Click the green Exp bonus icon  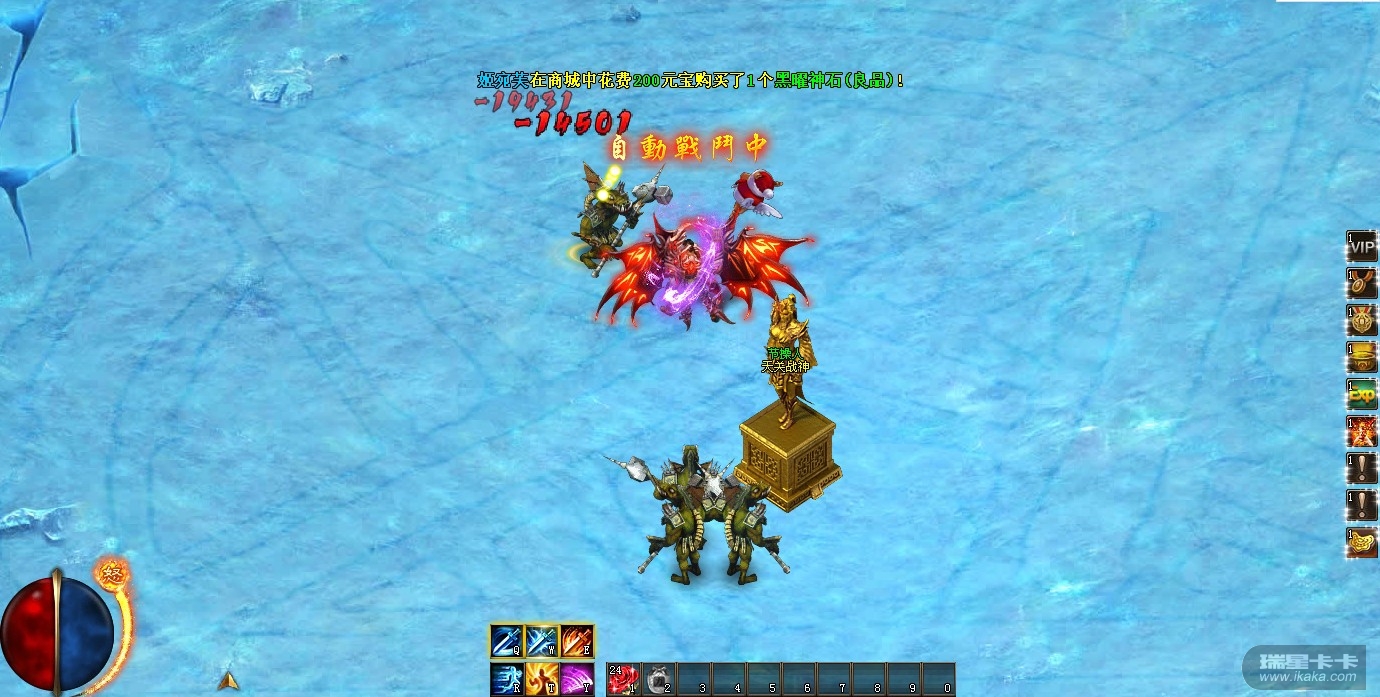[1362, 394]
